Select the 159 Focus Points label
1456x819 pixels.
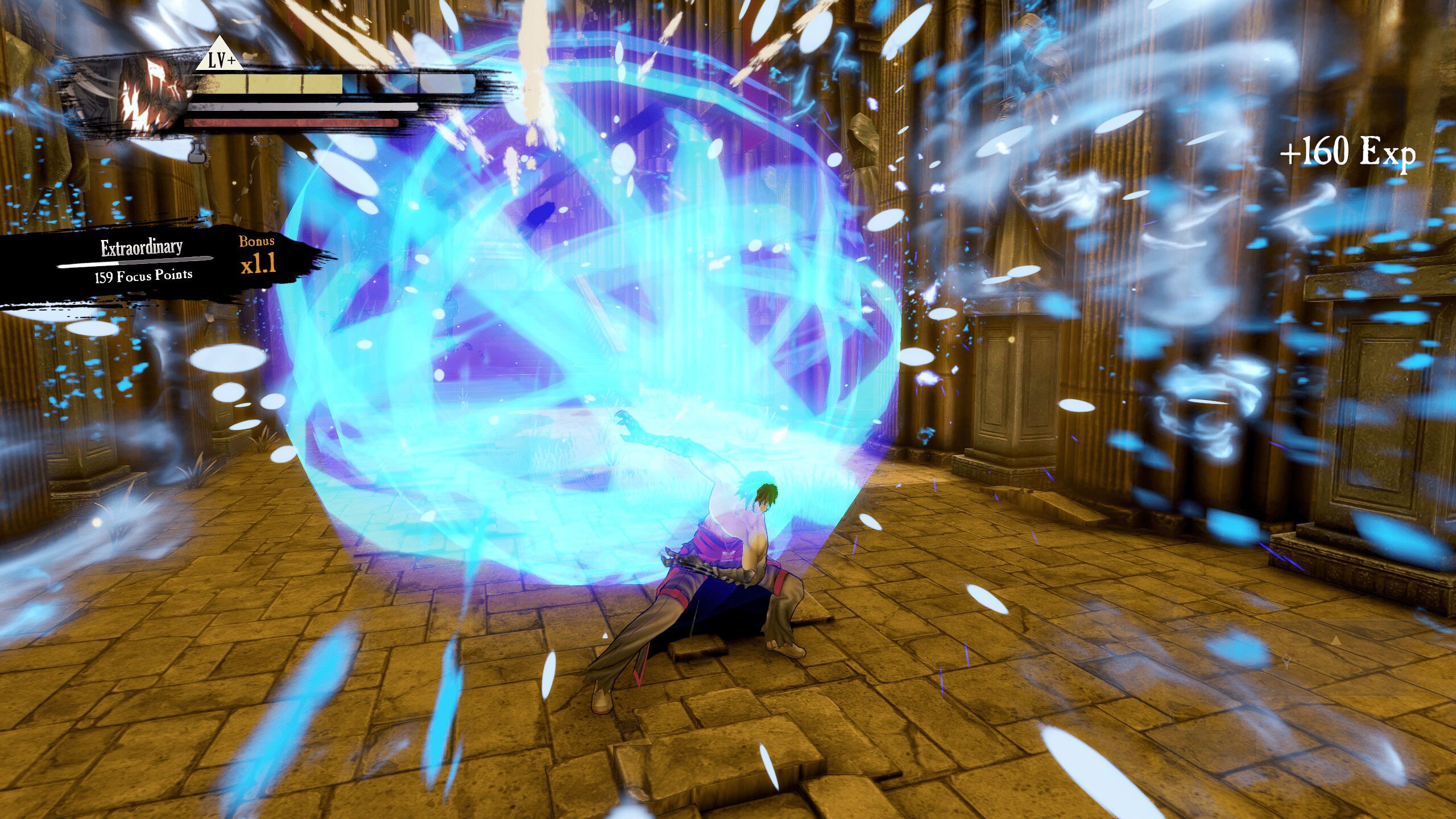[143, 278]
